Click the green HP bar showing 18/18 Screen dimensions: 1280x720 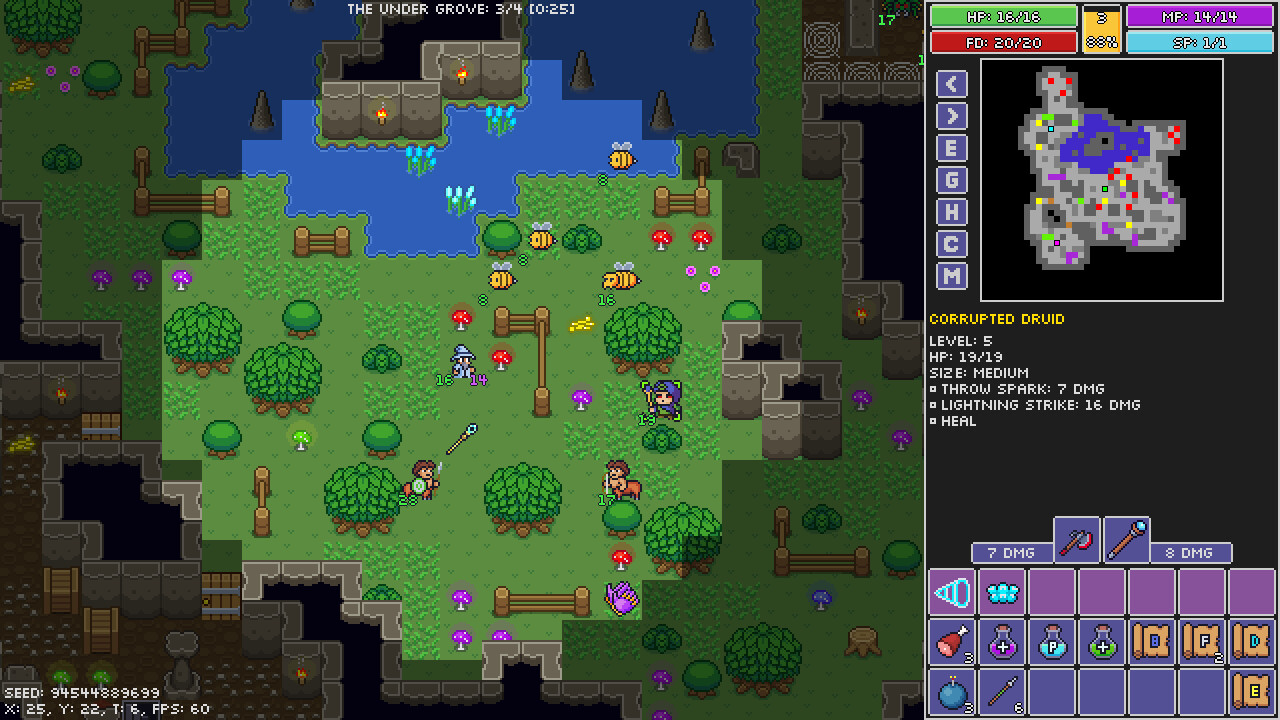1003,16
